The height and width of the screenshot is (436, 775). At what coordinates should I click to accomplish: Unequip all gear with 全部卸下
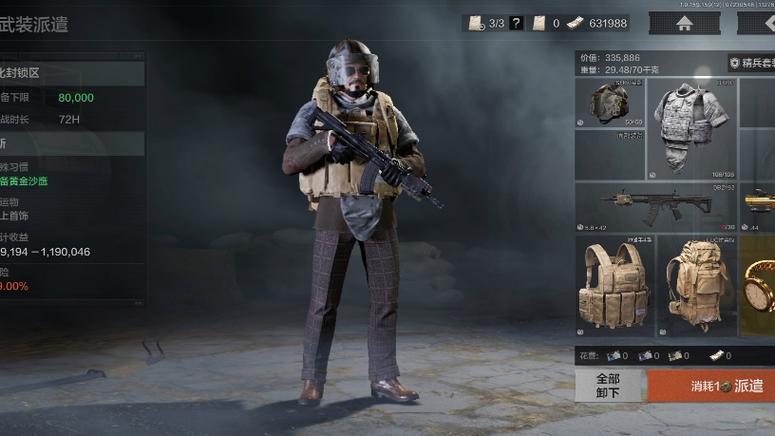(608, 385)
